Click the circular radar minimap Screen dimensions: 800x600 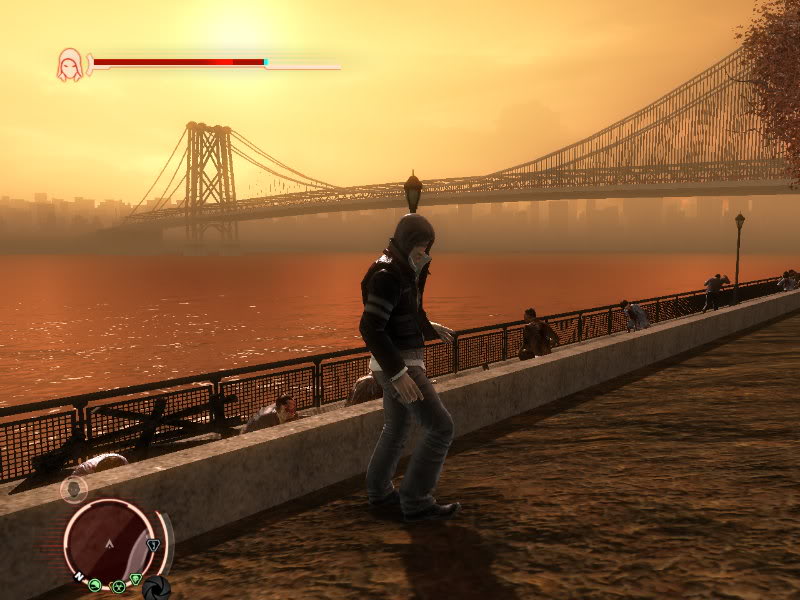tap(109, 542)
